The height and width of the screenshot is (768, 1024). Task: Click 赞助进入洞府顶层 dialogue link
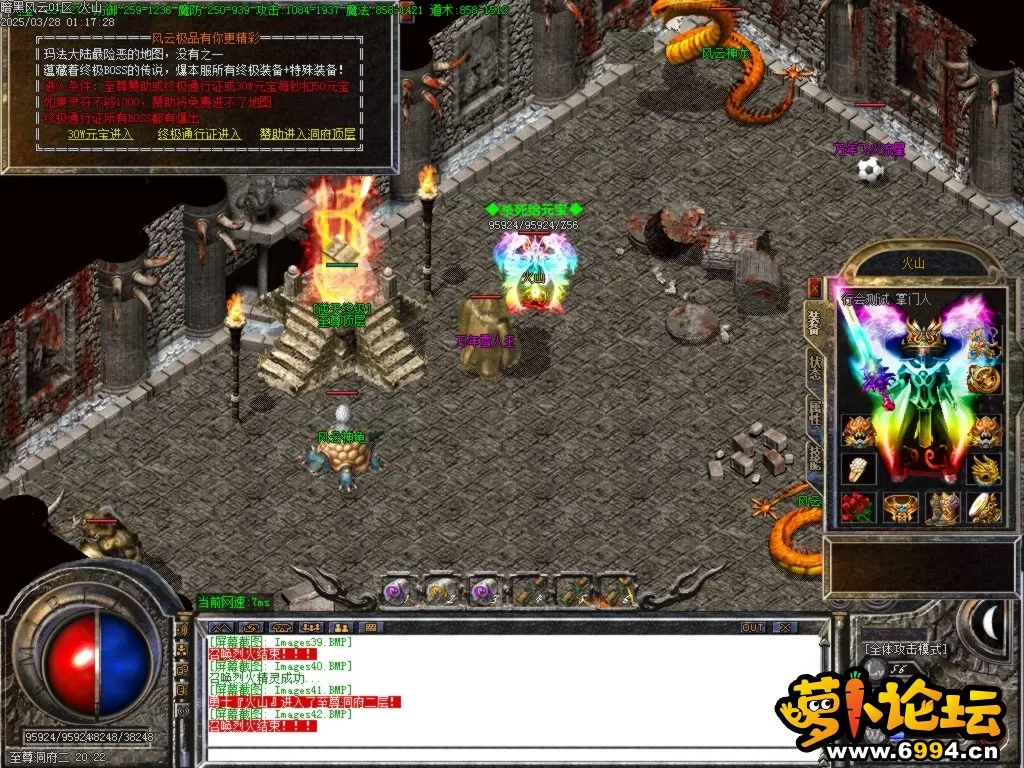click(x=306, y=134)
